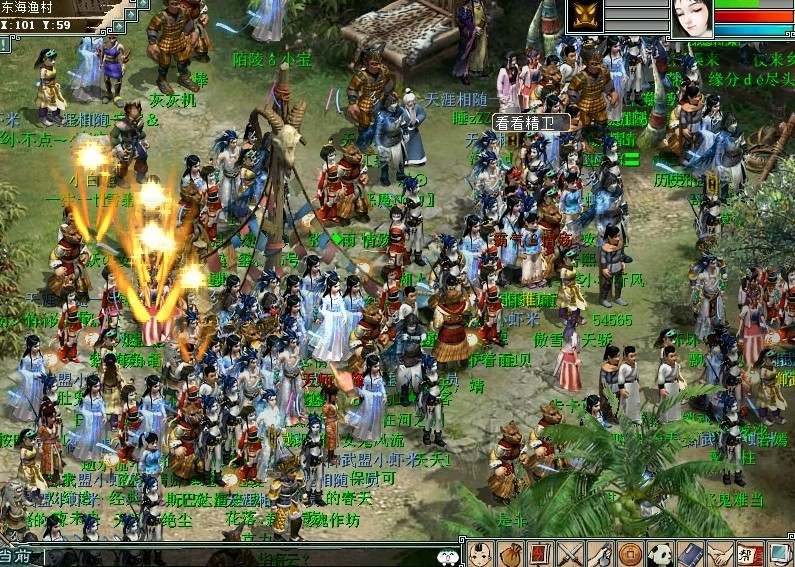The width and height of the screenshot is (795, 567).
Task: Open the blue book quest journal
Action: pyautogui.click(x=690, y=553)
